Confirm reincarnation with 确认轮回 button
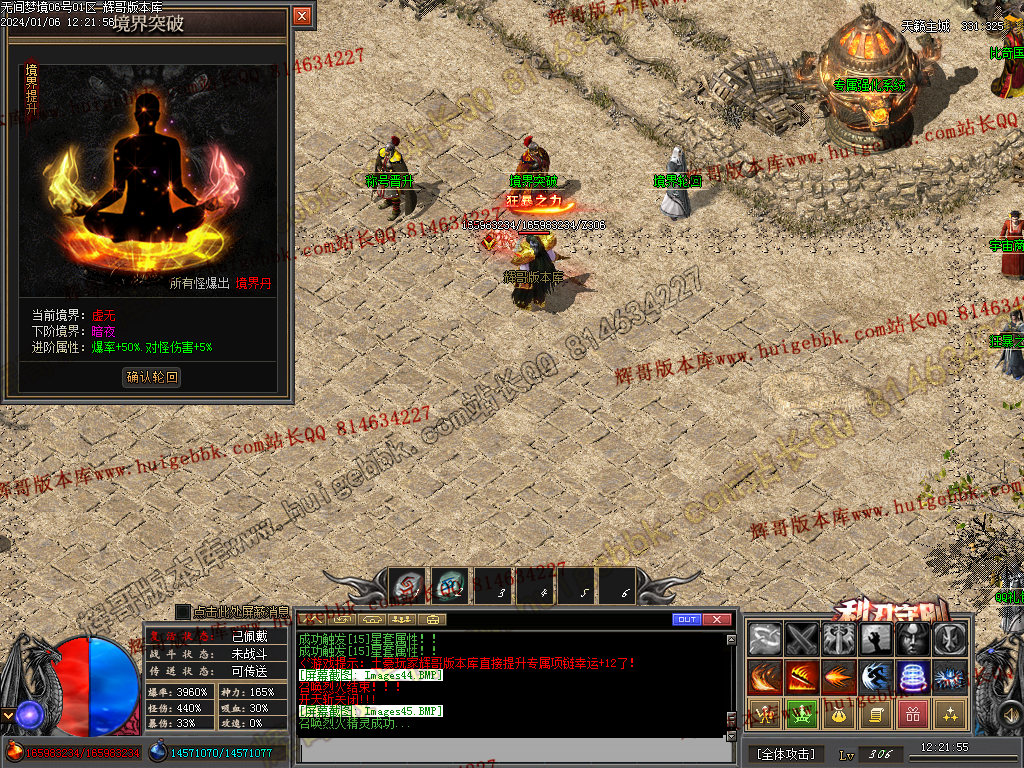 [x=152, y=377]
